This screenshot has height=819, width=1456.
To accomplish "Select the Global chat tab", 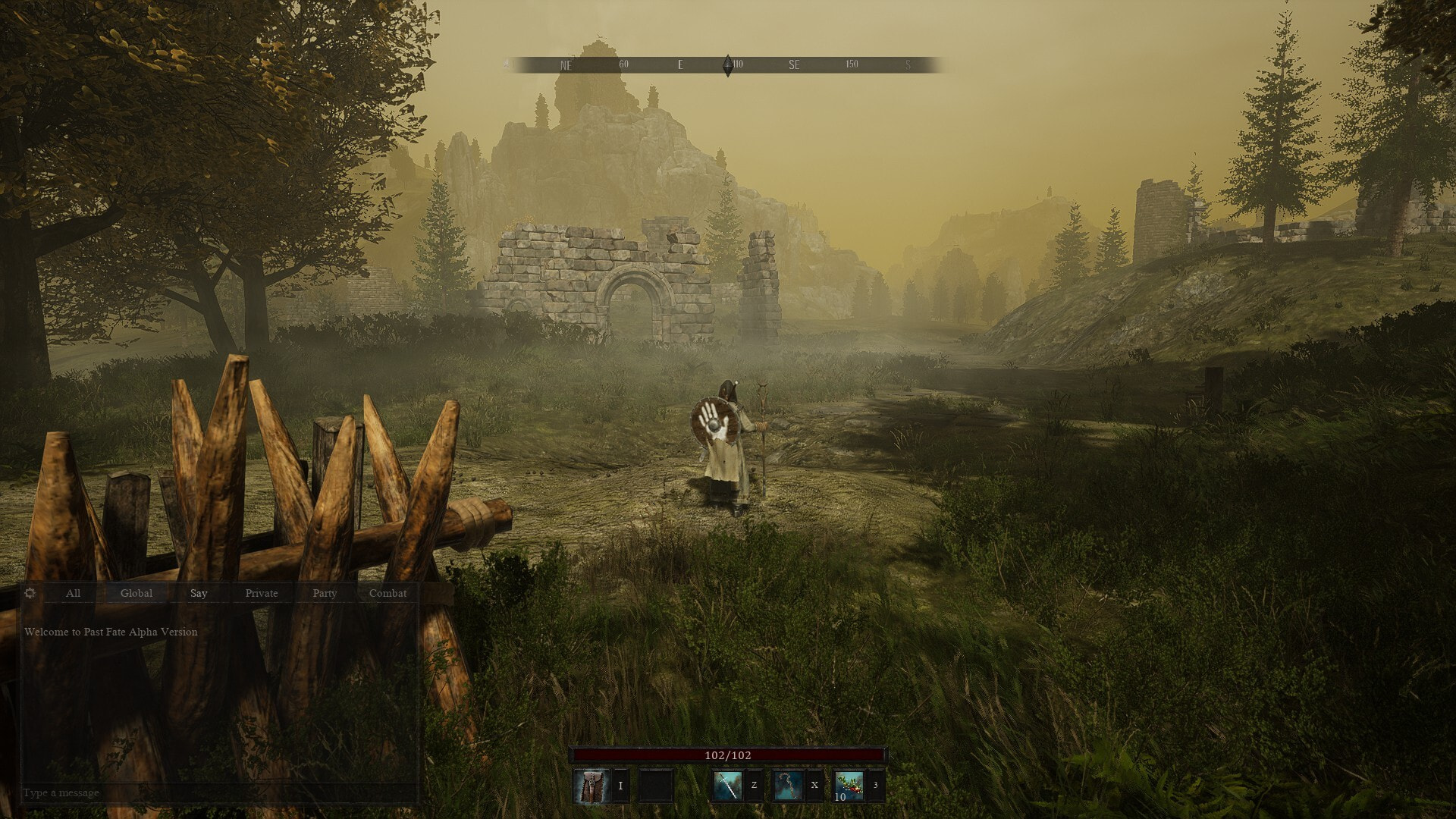I will [136, 593].
